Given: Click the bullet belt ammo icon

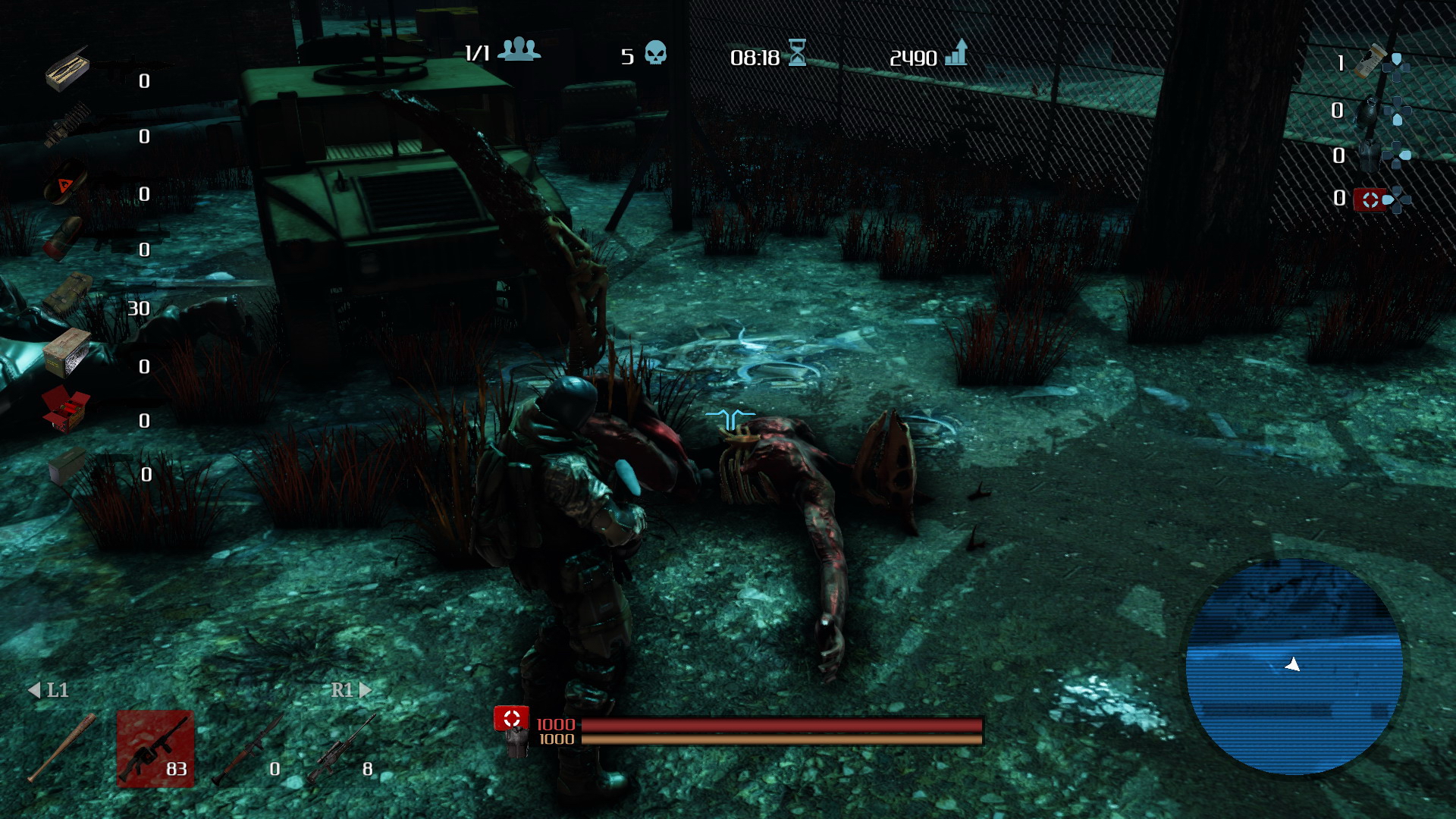Looking at the screenshot, I should pos(67,125).
